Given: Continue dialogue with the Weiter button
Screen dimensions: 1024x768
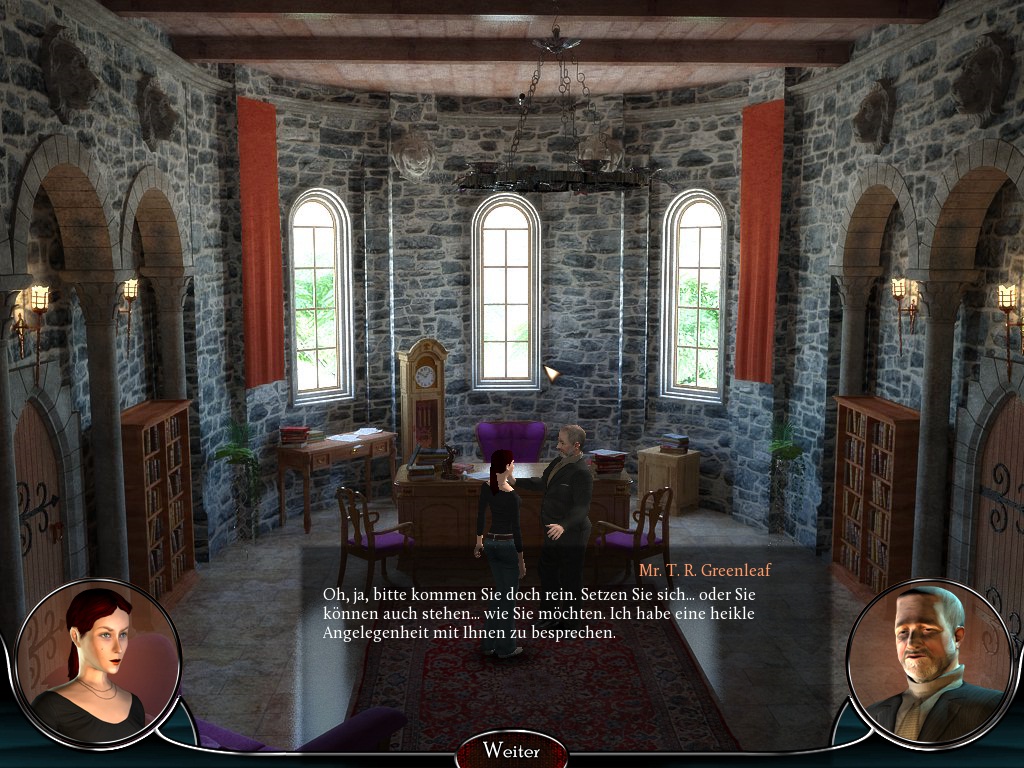Looking at the screenshot, I should point(511,750).
